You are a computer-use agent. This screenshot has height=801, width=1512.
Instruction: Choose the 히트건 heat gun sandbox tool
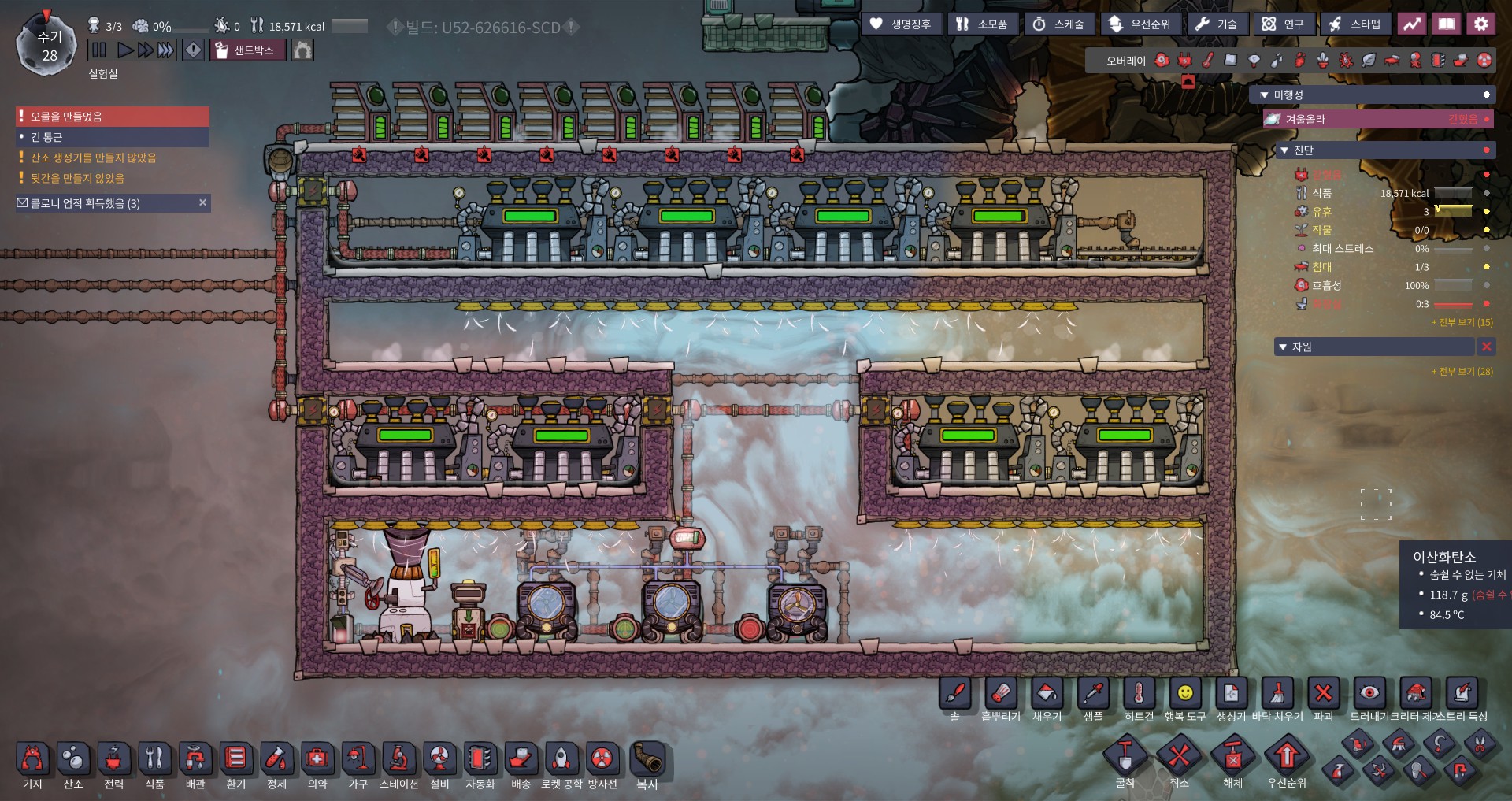pos(1139,694)
